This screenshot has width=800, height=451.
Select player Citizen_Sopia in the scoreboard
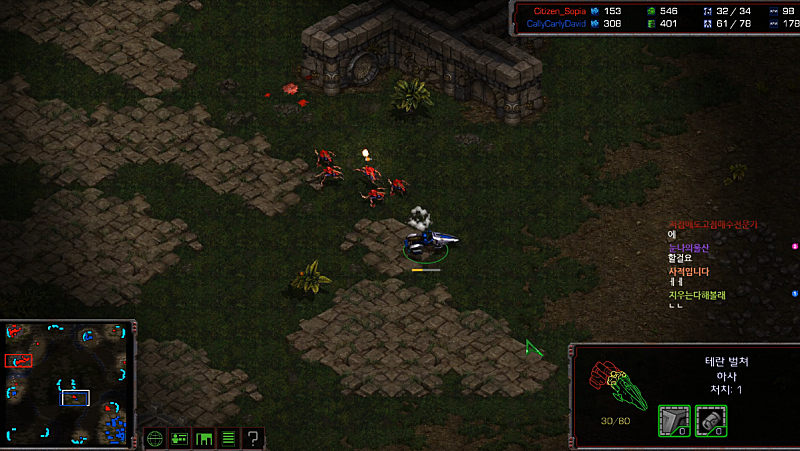(x=555, y=10)
